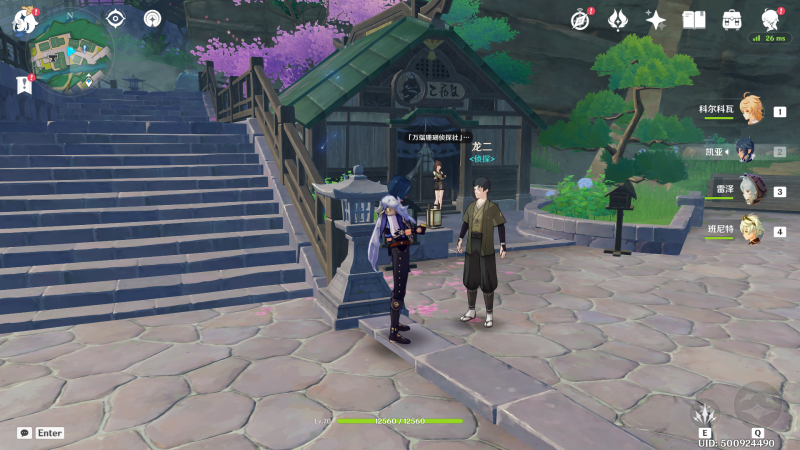Screen dimensions: 800x450
Task: Open the inventory backpack
Action: (x=732, y=19)
